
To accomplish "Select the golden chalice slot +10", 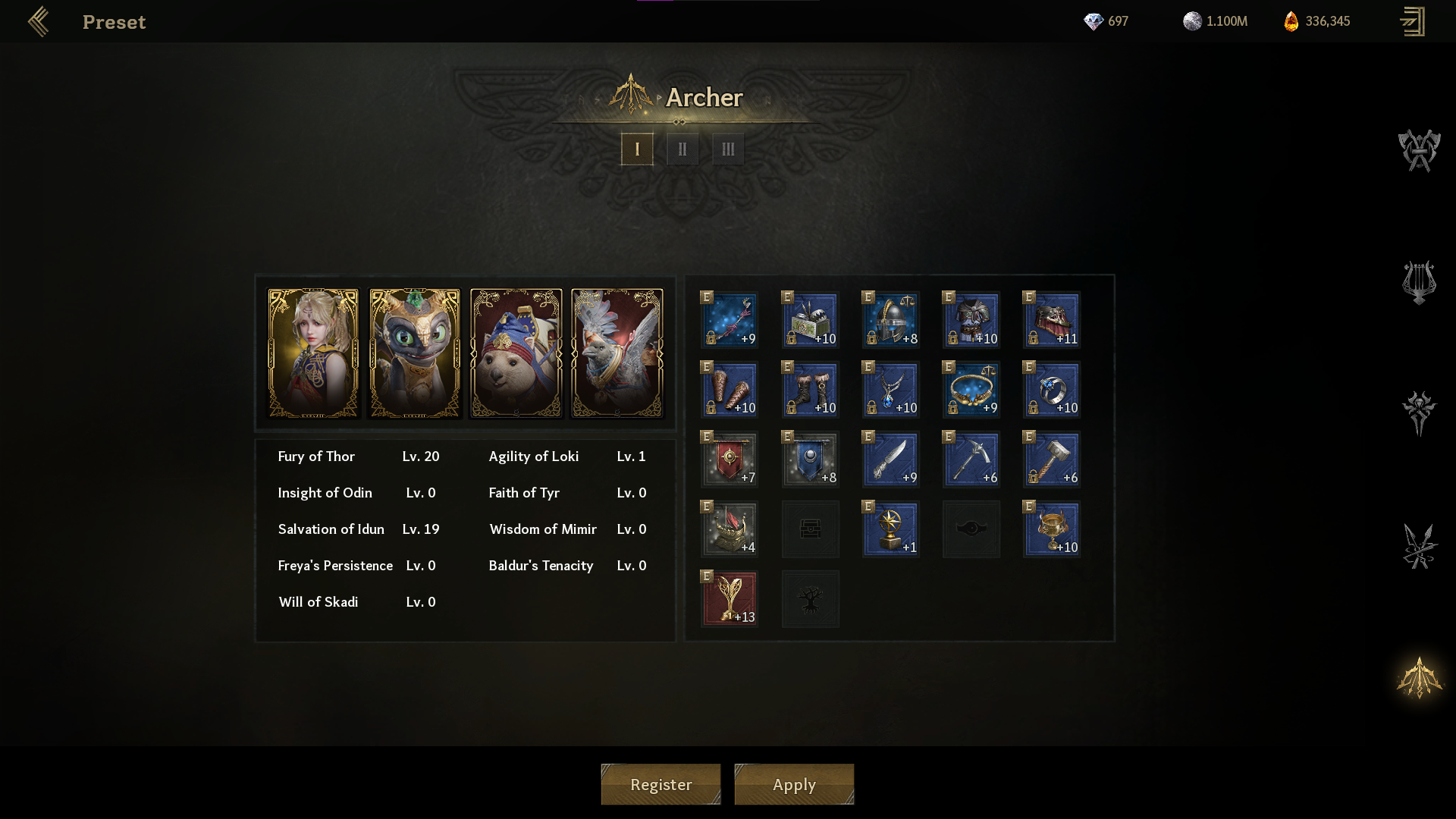I will [1052, 529].
